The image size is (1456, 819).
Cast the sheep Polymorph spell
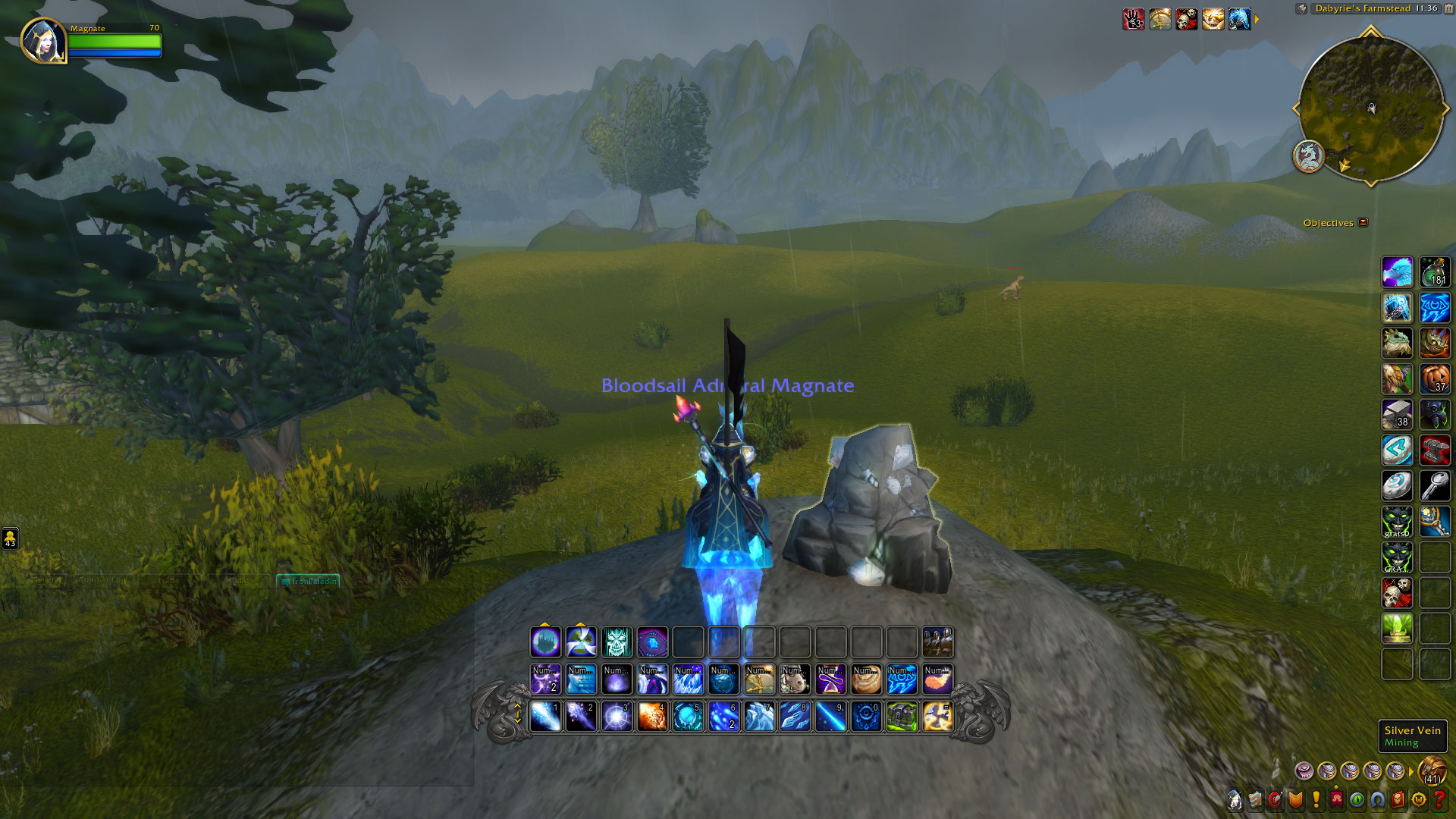click(x=795, y=679)
